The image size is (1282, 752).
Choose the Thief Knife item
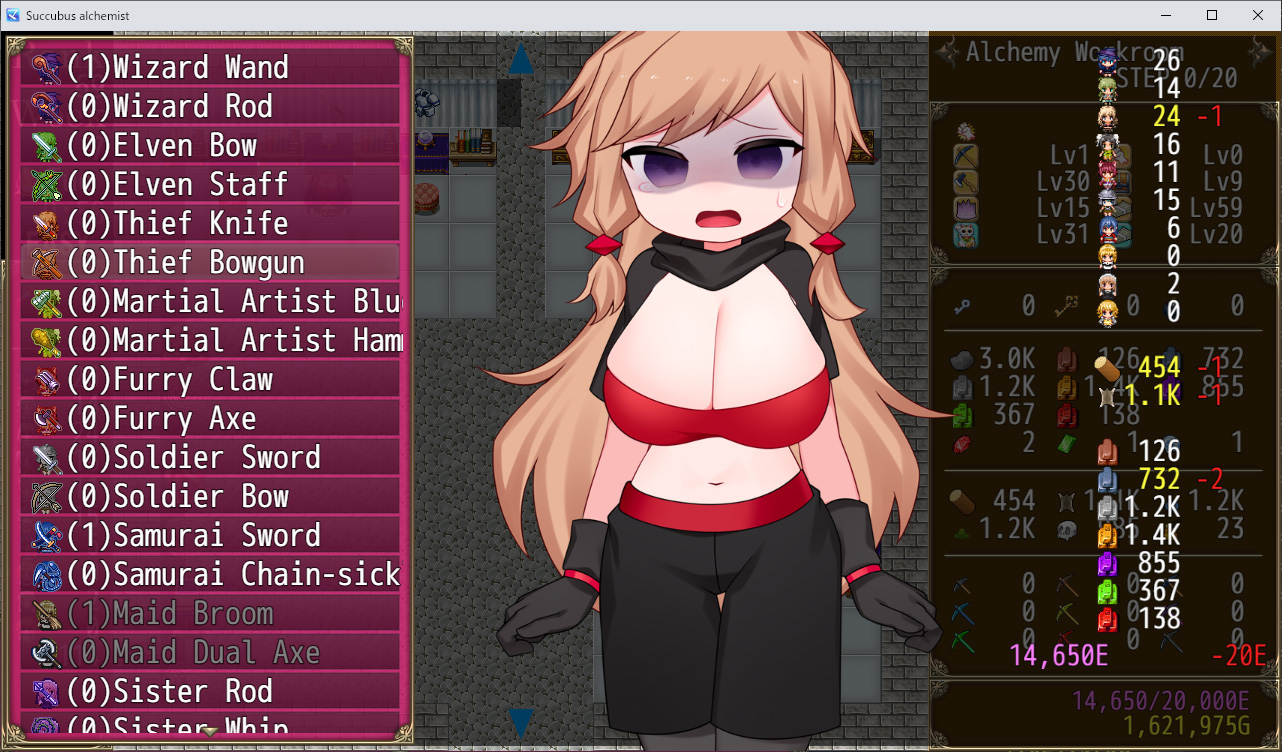[210, 223]
